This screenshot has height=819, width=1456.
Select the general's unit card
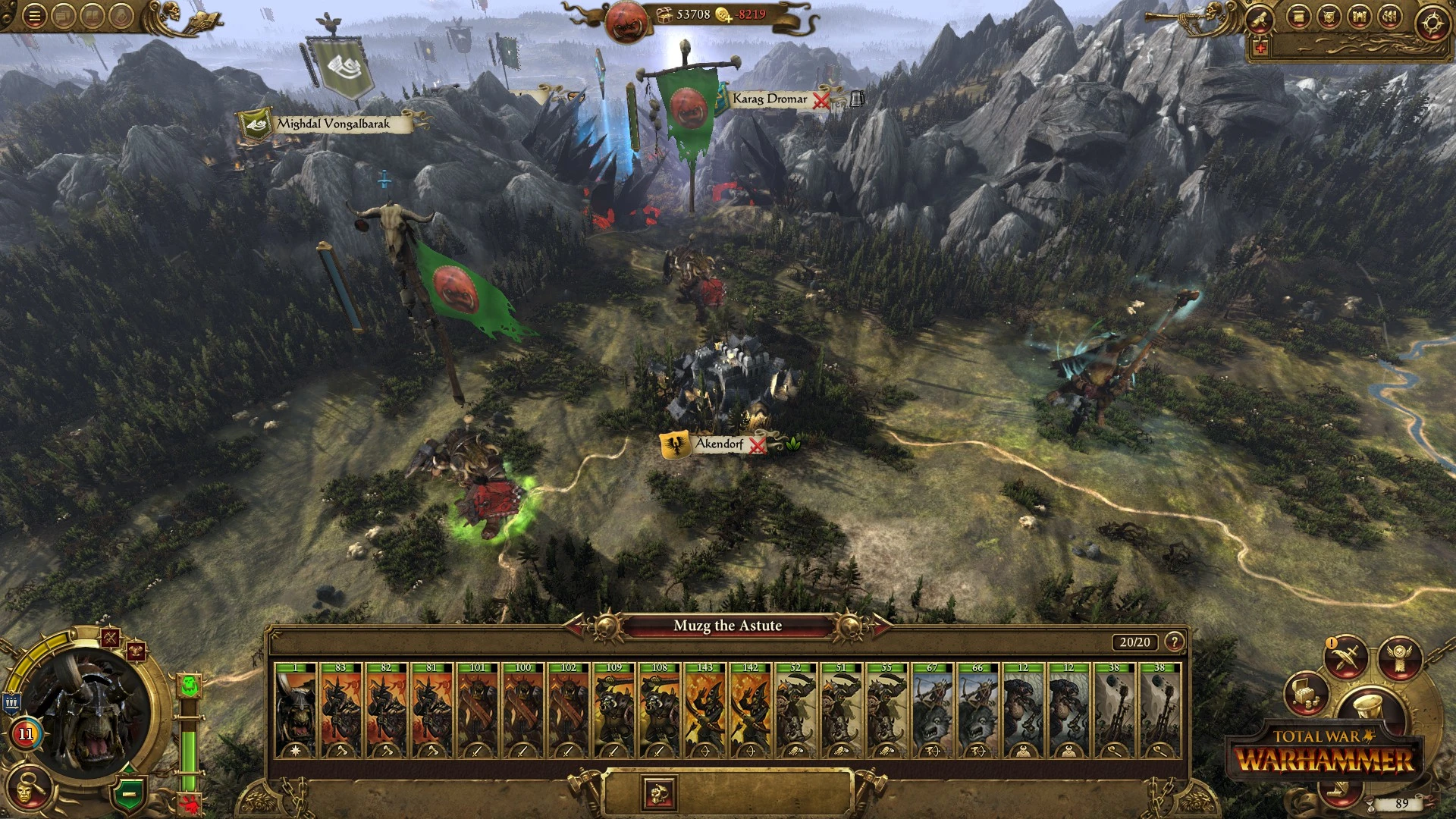(x=295, y=710)
